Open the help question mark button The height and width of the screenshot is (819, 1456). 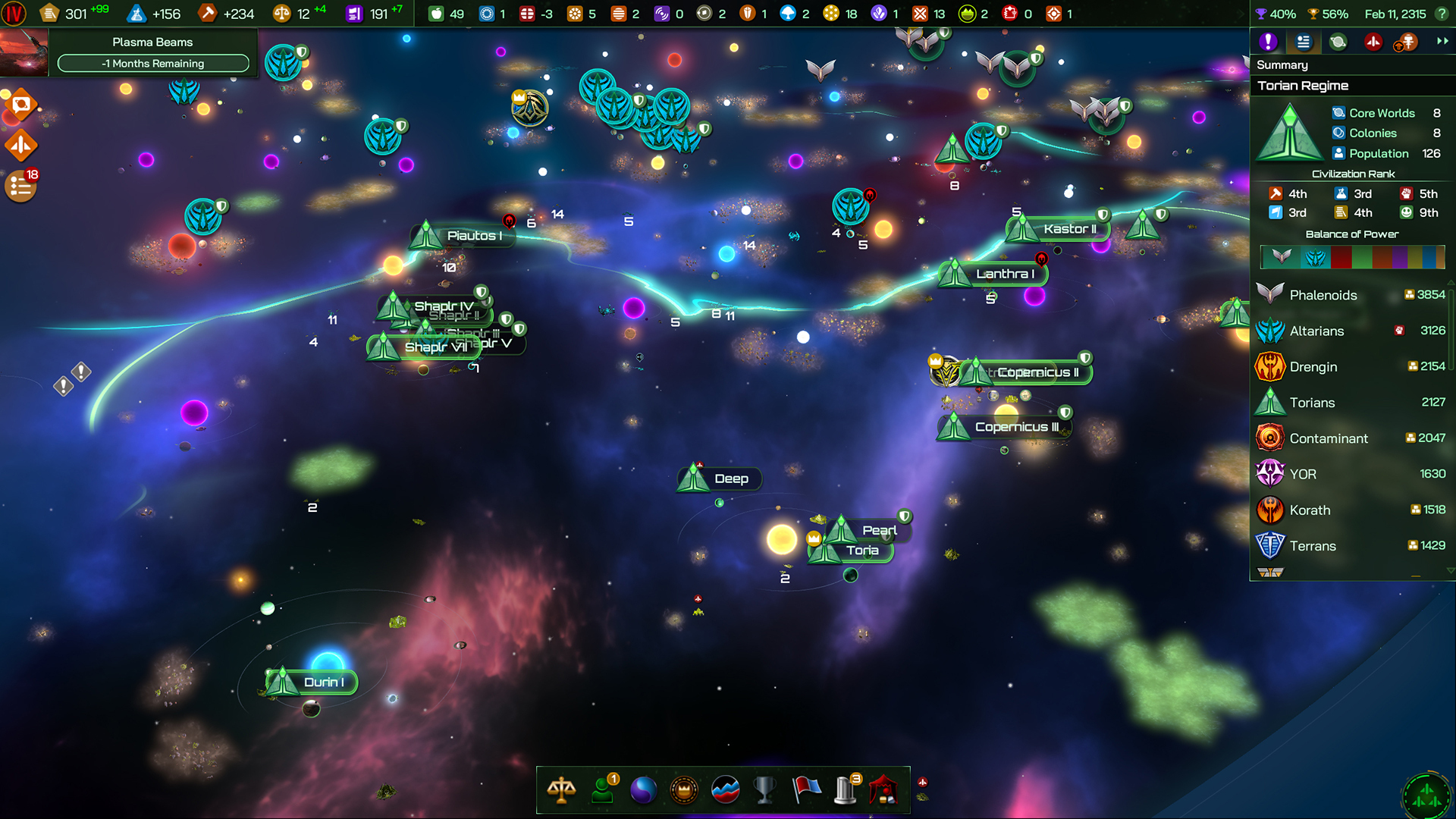(1442, 14)
